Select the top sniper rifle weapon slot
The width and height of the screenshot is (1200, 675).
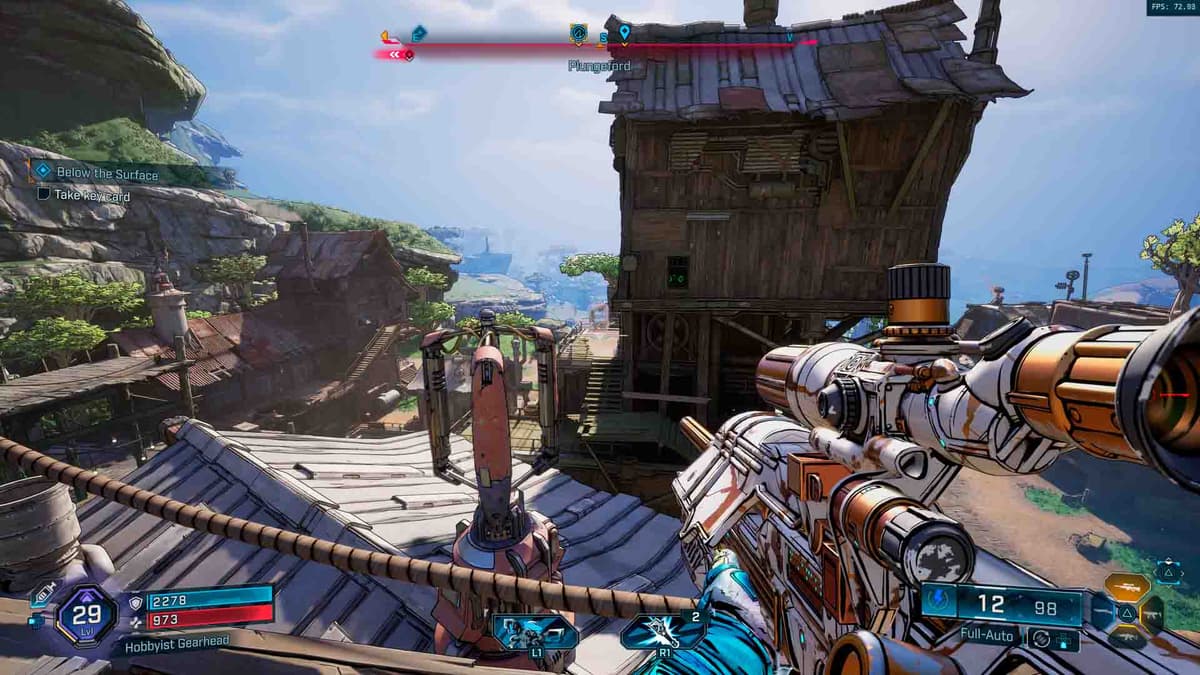point(1126,587)
